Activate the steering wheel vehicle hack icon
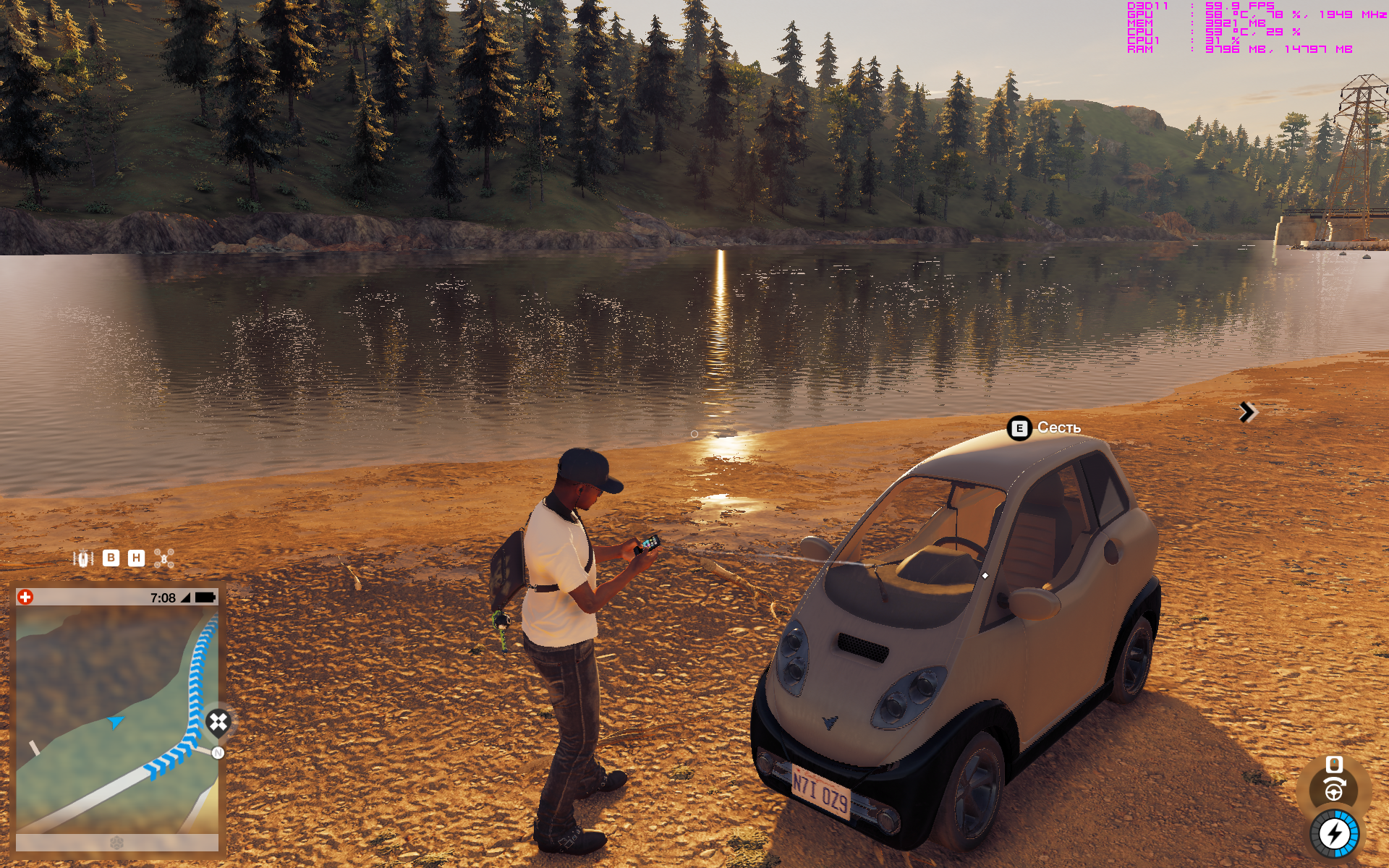The height and width of the screenshot is (868, 1389). [x=1334, y=790]
